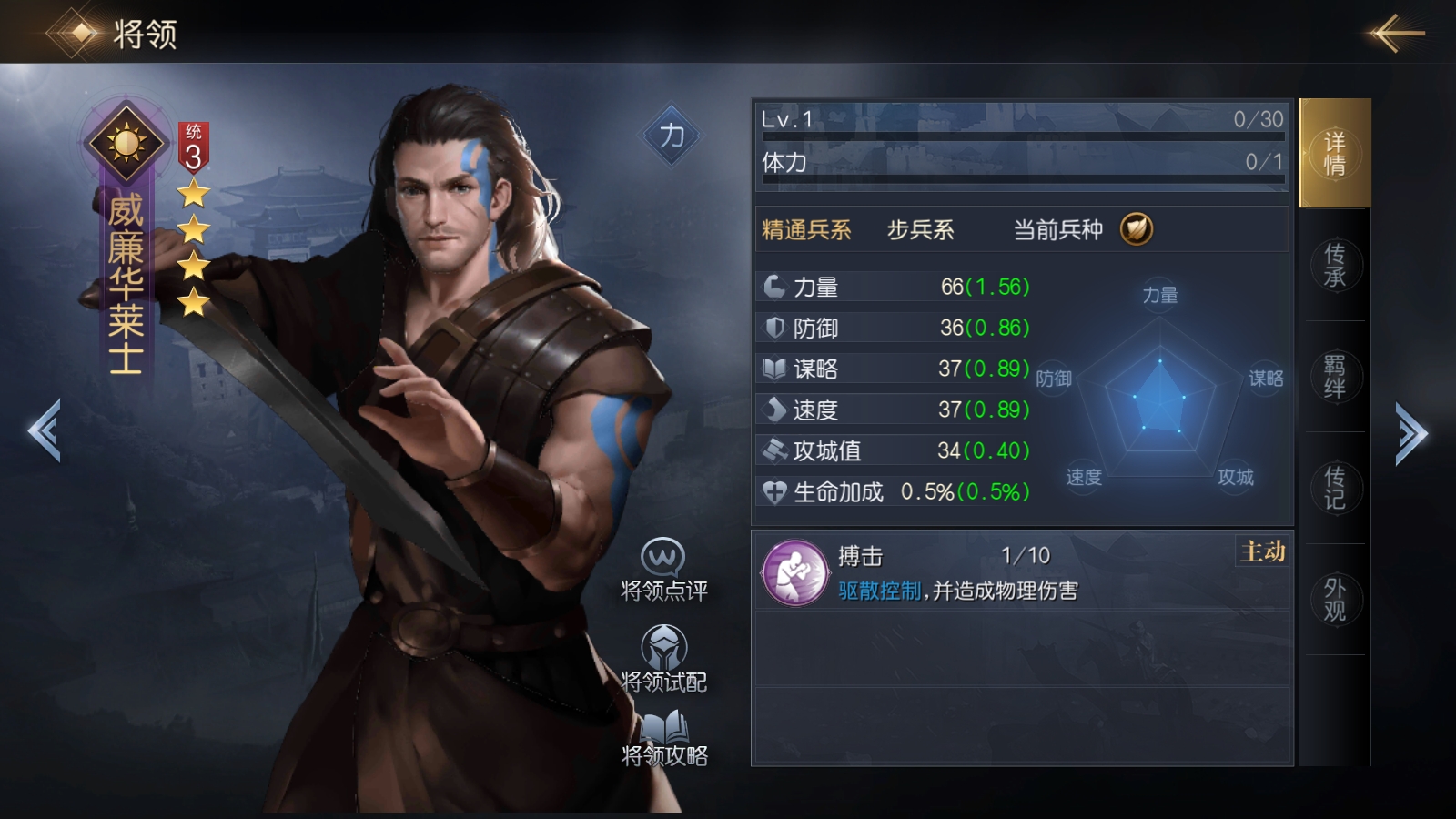Viewport: 1456px width, 819px height.
Task: Show the 传记 biography tab
Action: [1334, 488]
